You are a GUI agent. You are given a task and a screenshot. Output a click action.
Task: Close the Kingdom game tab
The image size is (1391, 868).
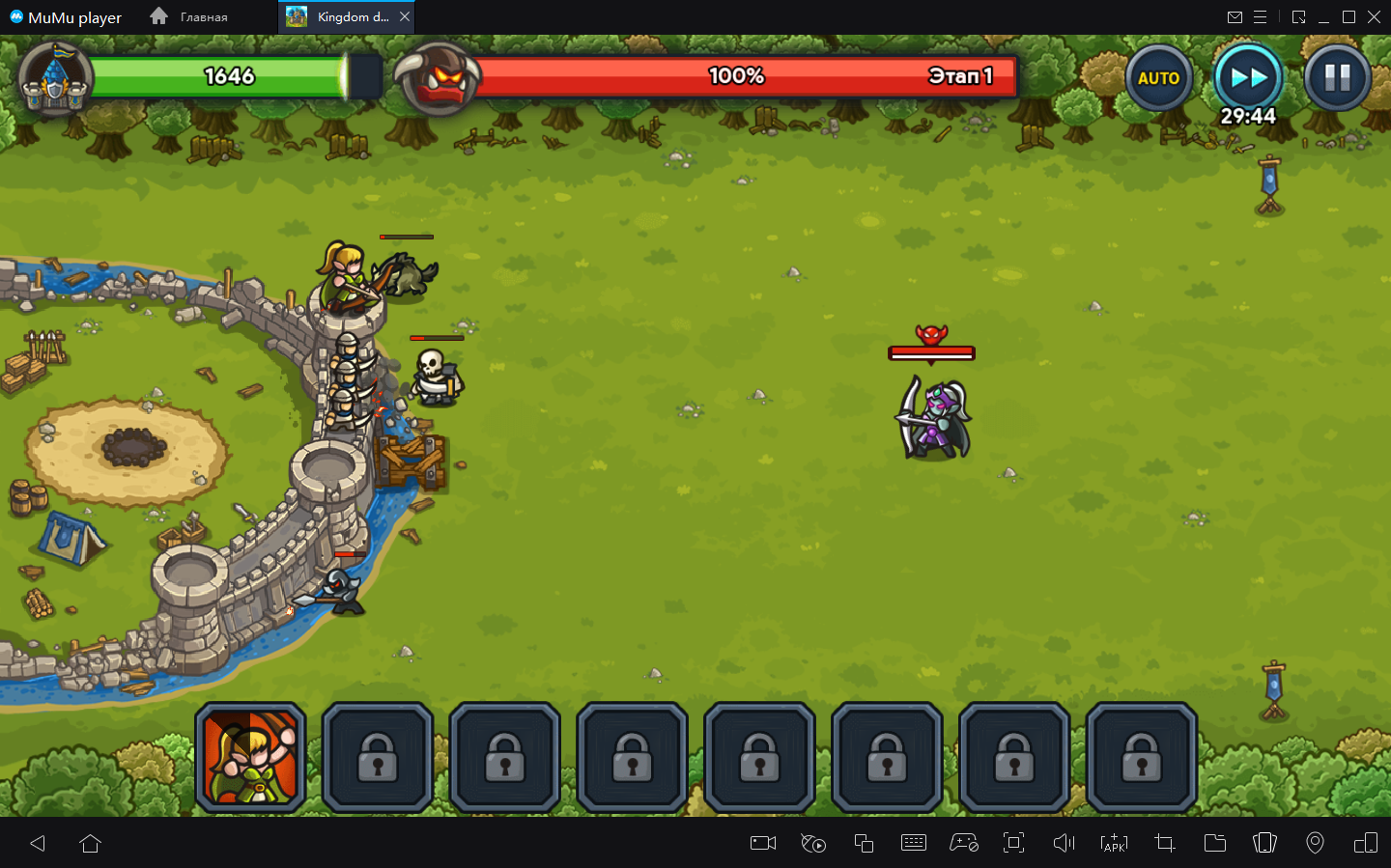pyautogui.click(x=405, y=16)
